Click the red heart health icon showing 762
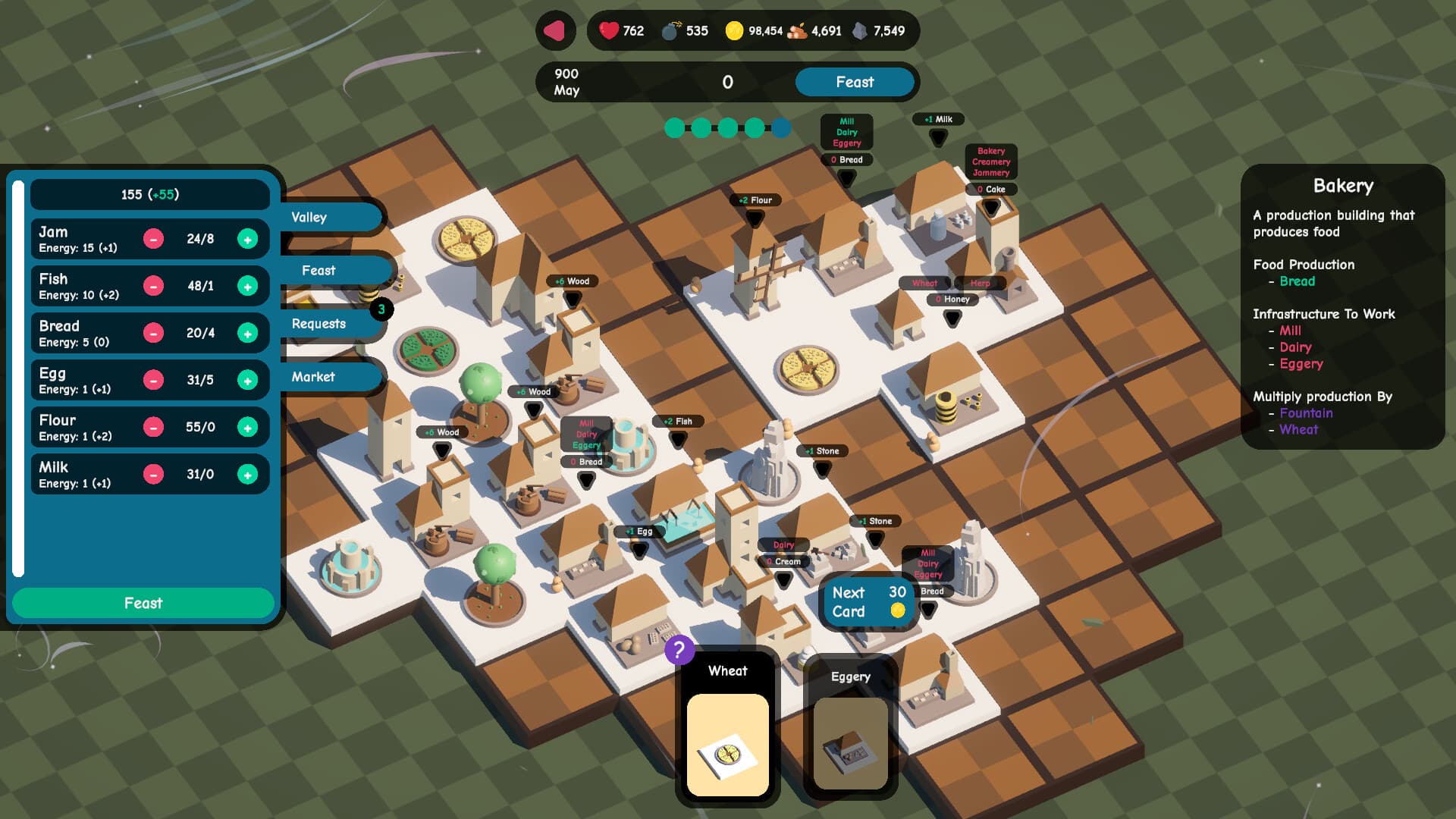Image resolution: width=1456 pixels, height=819 pixels. click(x=607, y=31)
